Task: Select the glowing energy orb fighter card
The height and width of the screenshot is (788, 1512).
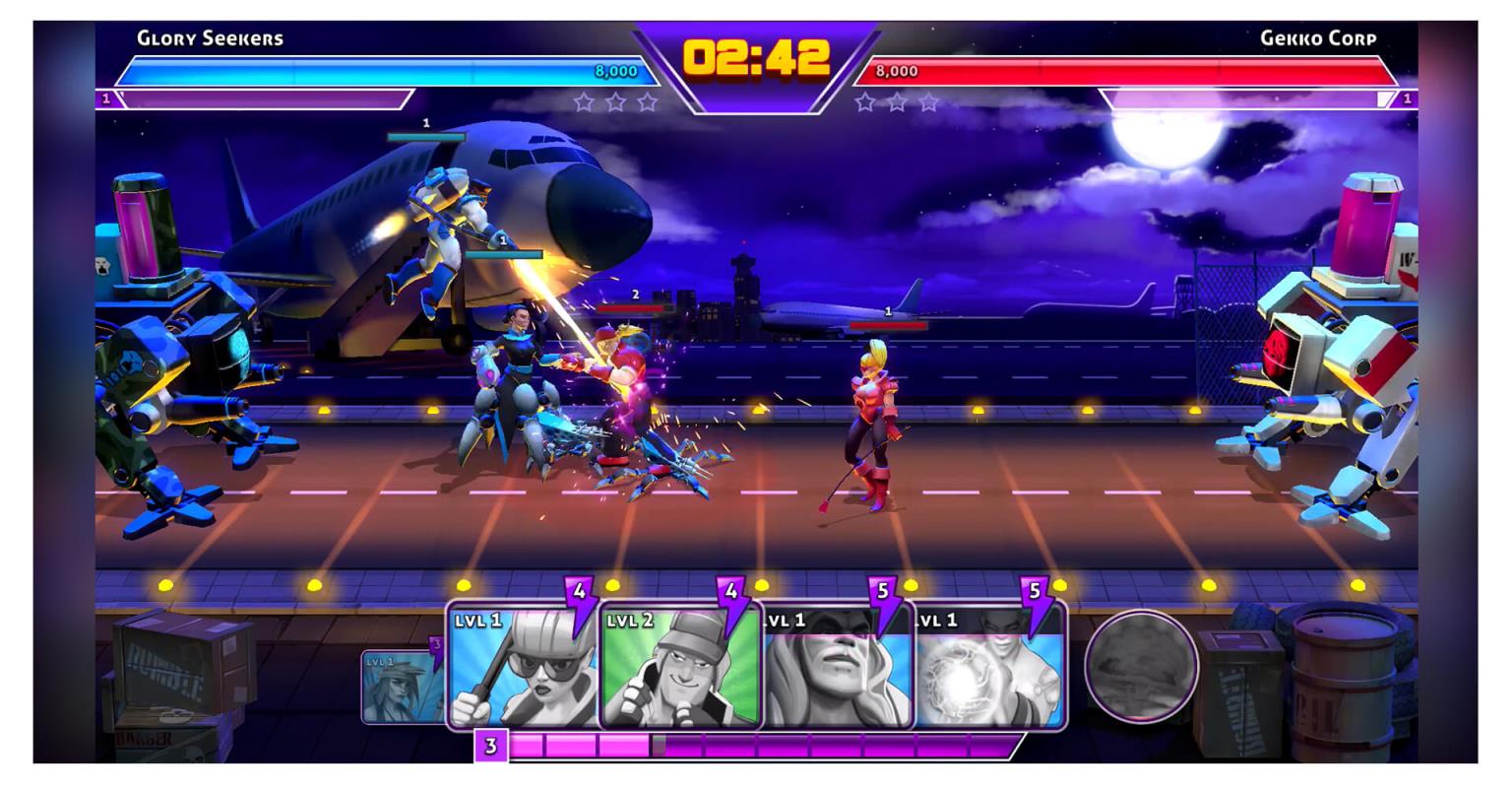Action: [989, 667]
